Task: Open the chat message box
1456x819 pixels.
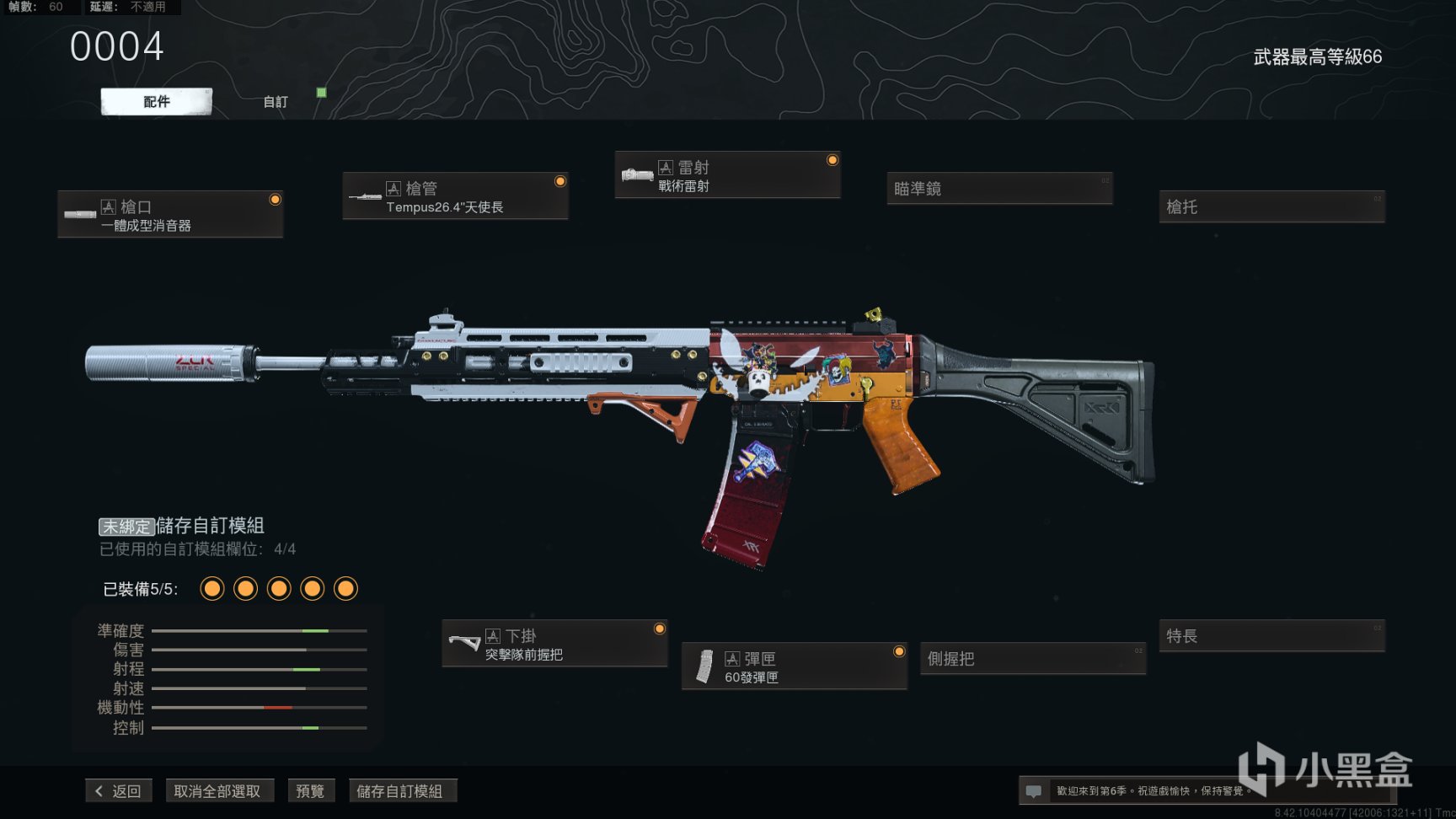Action: (1034, 791)
